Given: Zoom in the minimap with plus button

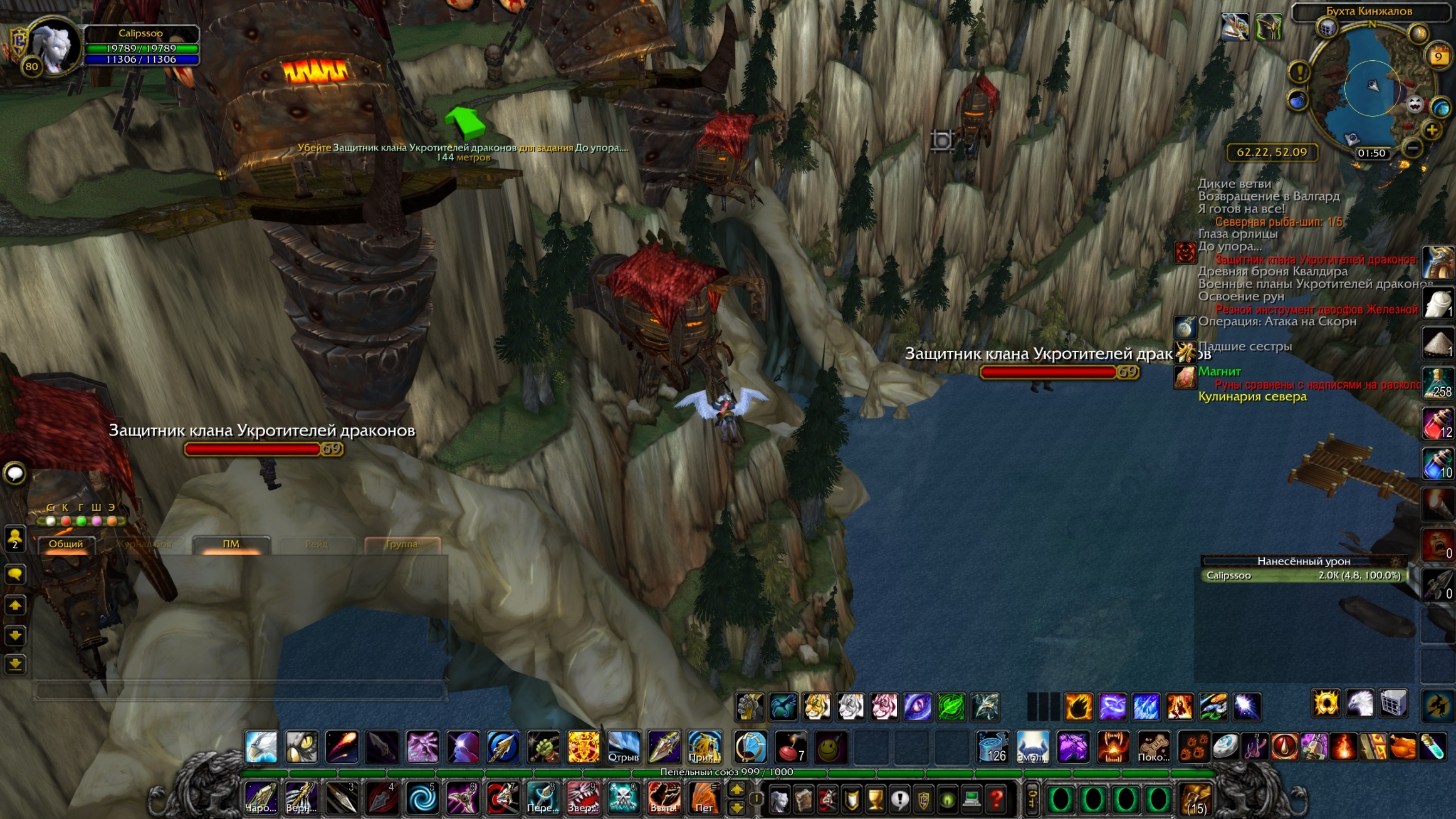Looking at the screenshot, I should pyautogui.click(x=1432, y=130).
